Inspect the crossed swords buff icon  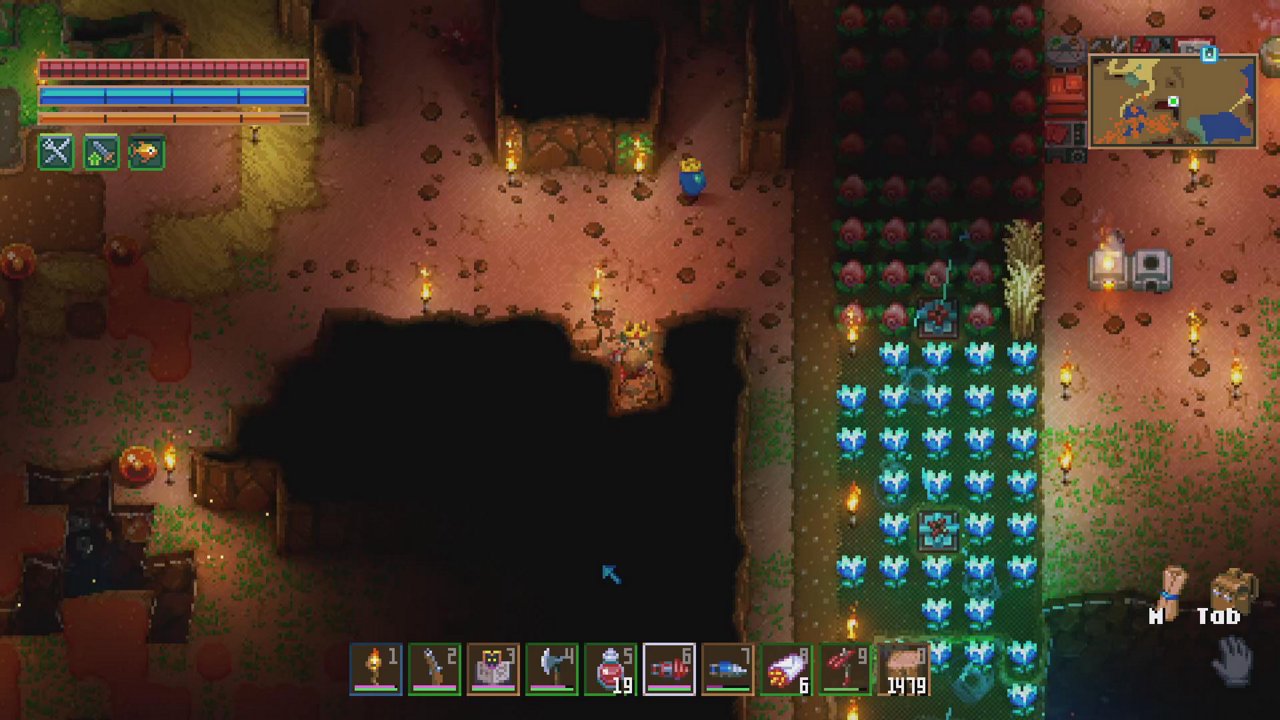point(56,152)
